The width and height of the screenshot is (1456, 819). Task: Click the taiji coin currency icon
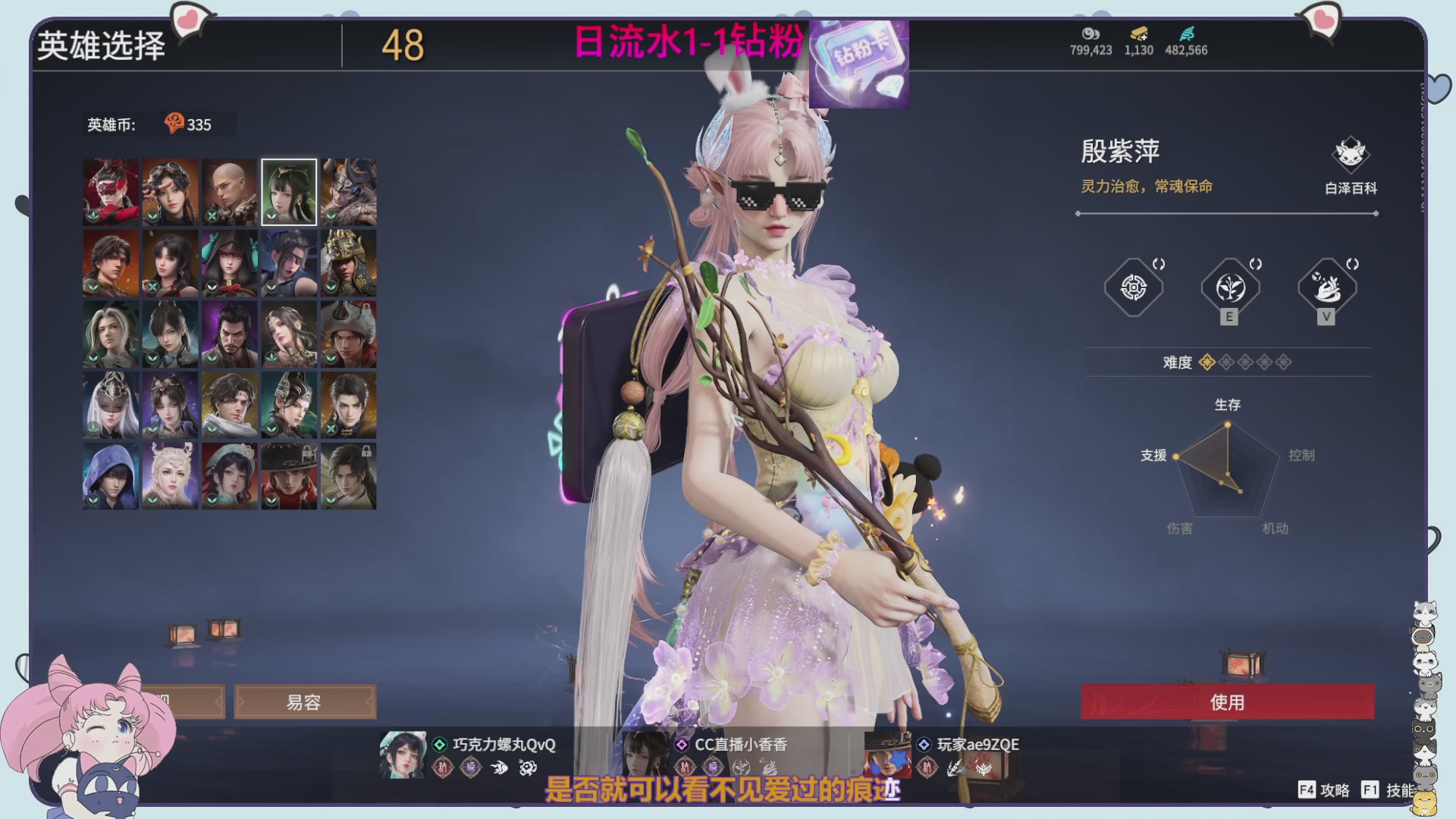[x=1090, y=35]
